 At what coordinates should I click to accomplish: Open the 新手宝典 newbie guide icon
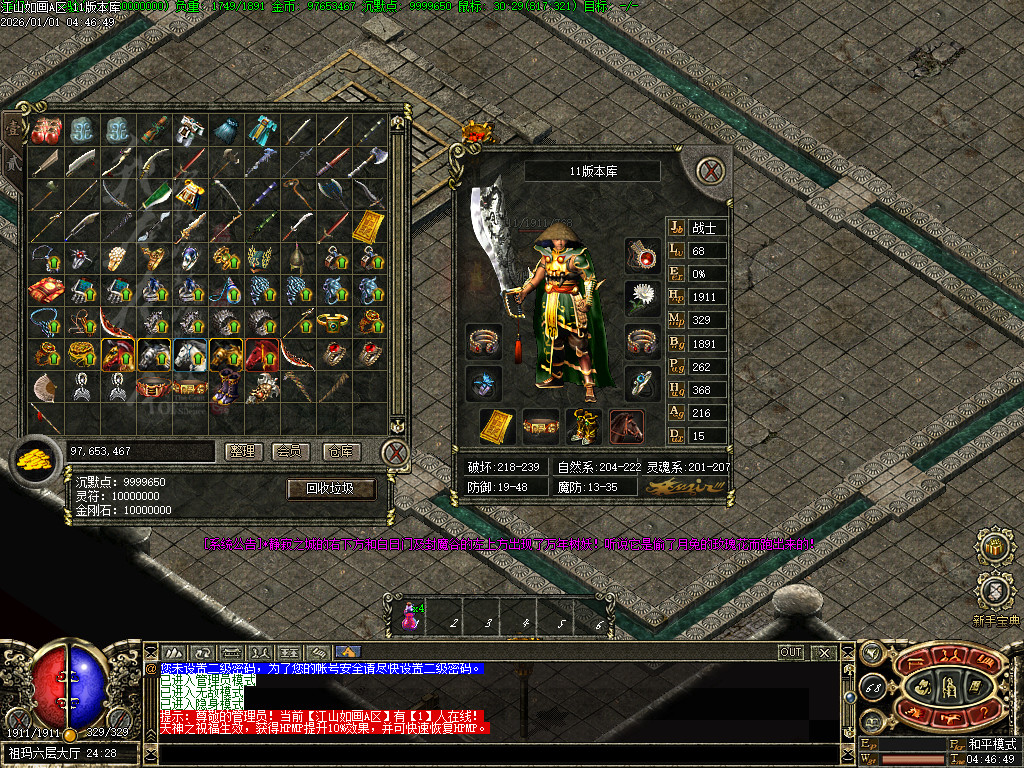click(994, 592)
